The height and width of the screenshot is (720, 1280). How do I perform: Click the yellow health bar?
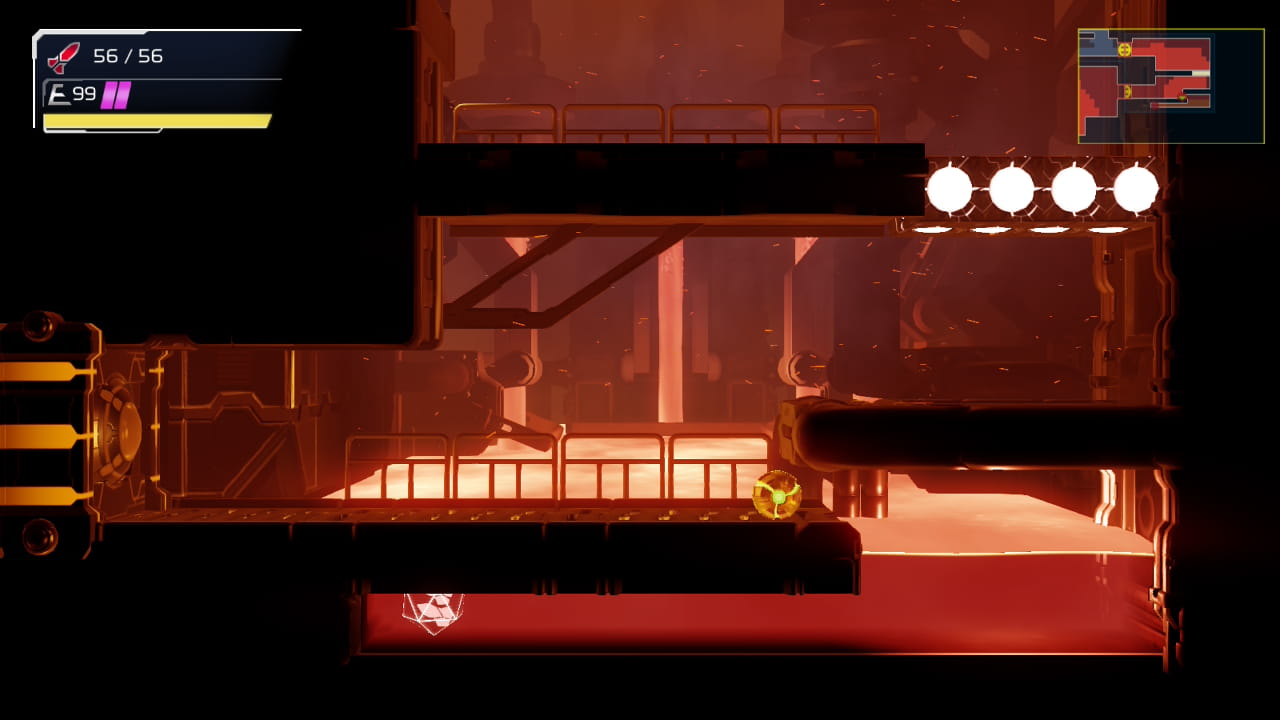pos(155,122)
